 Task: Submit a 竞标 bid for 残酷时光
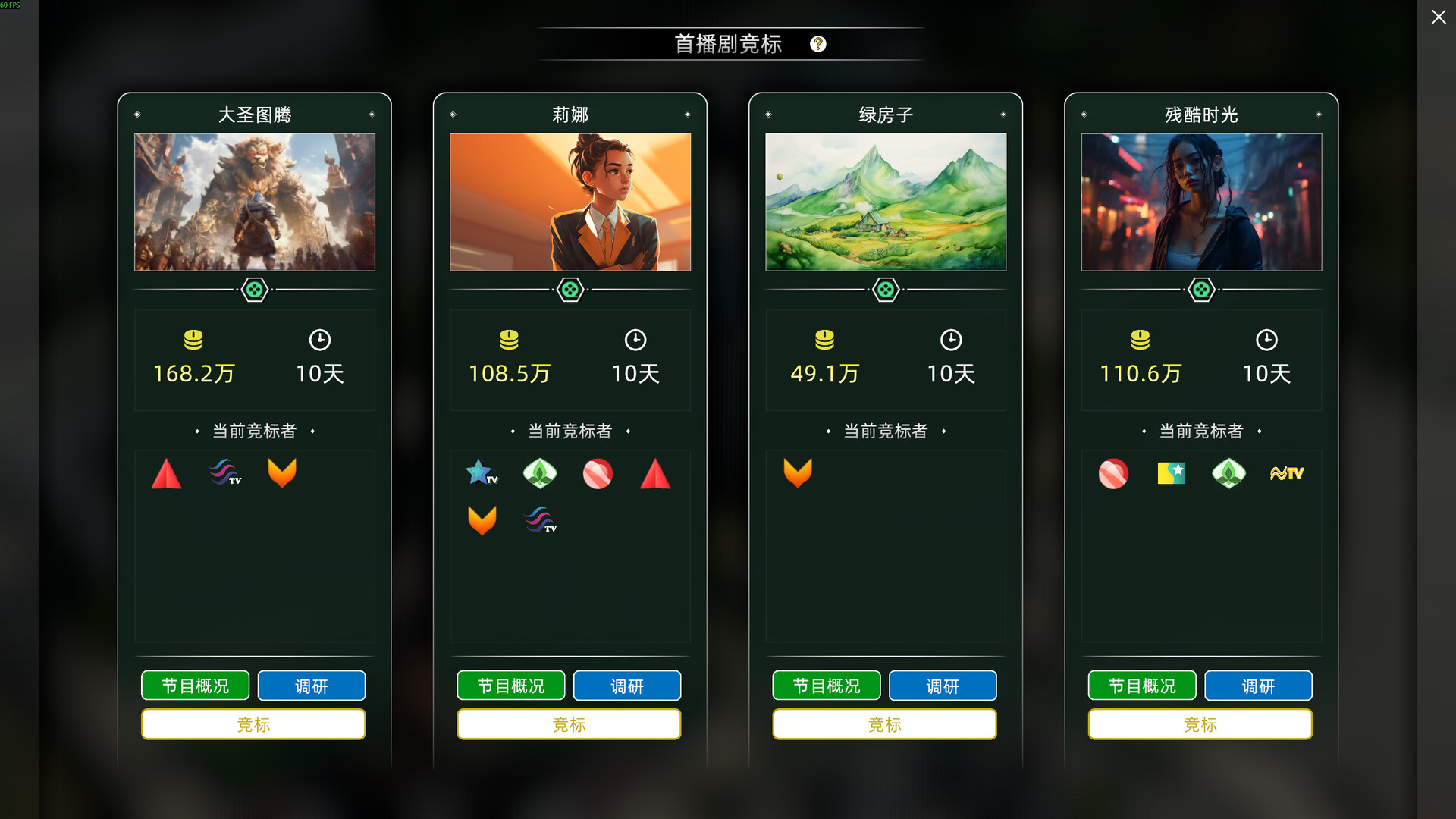click(x=1200, y=724)
